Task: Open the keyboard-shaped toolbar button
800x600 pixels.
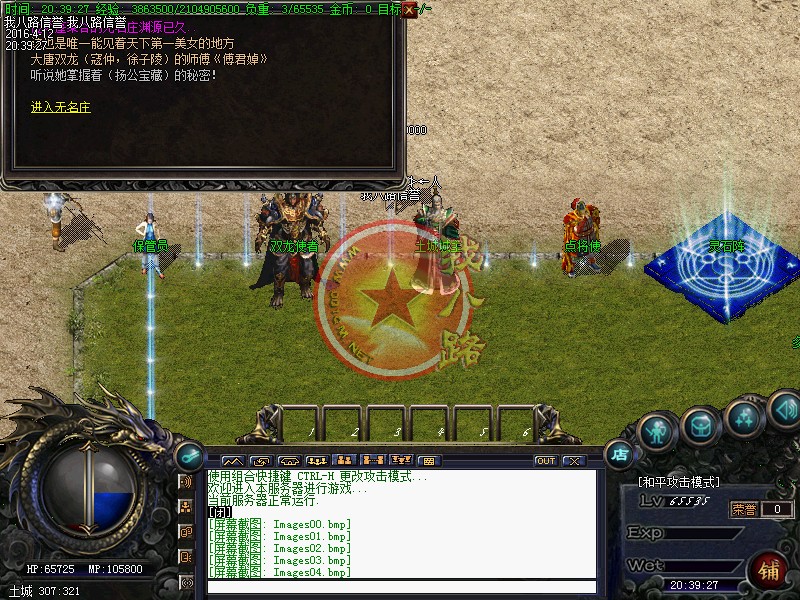Action: [x=428, y=461]
